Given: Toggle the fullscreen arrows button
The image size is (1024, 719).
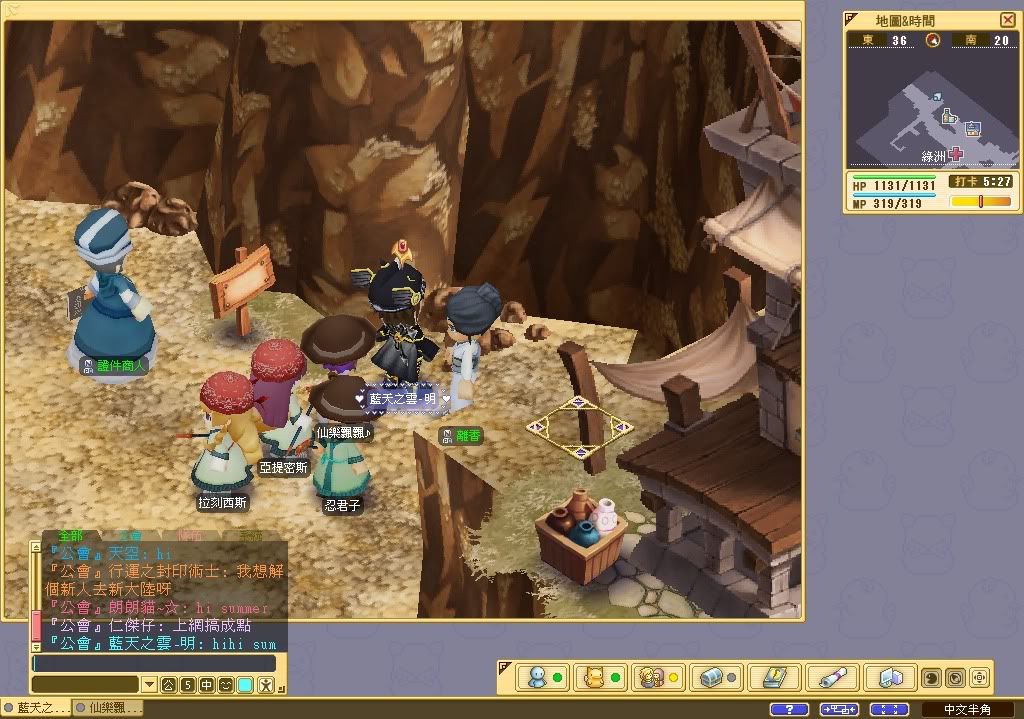Looking at the screenshot, I should [889, 709].
